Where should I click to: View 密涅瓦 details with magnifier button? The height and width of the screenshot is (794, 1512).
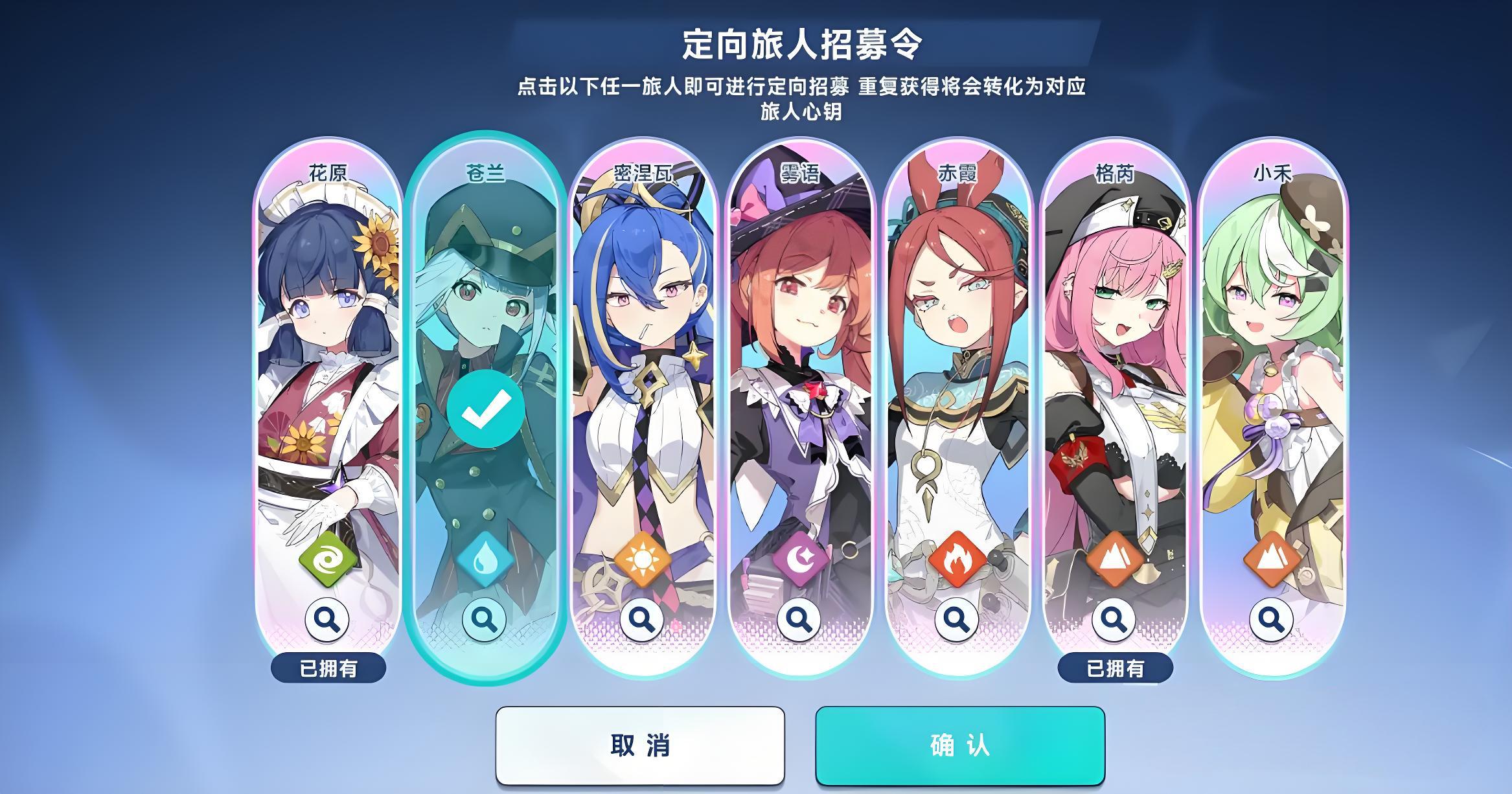pyautogui.click(x=642, y=620)
